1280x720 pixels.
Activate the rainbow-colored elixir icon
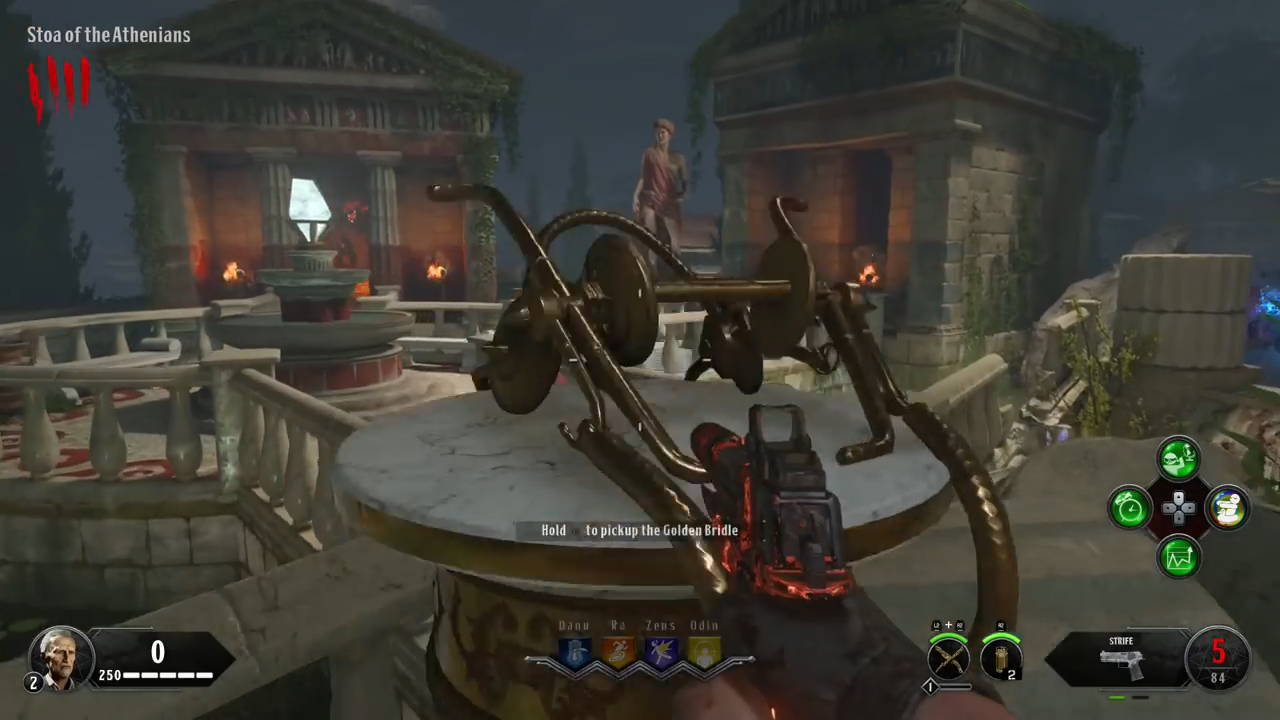click(1227, 508)
